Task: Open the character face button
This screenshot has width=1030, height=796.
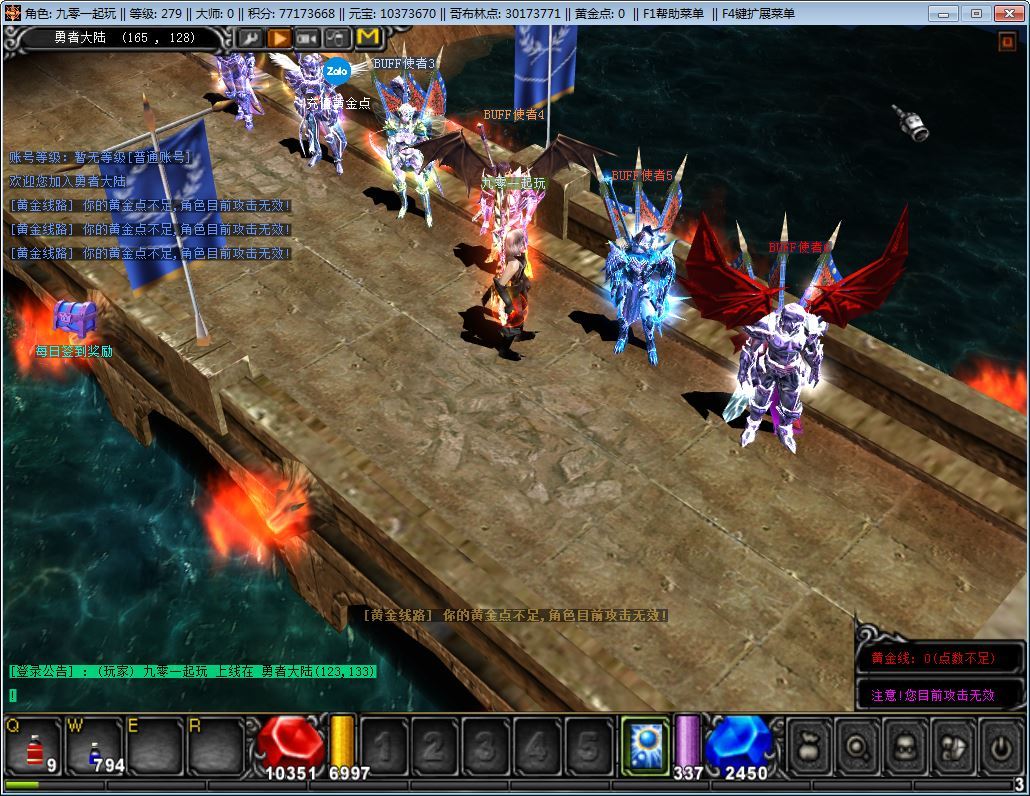Action: 904,745
